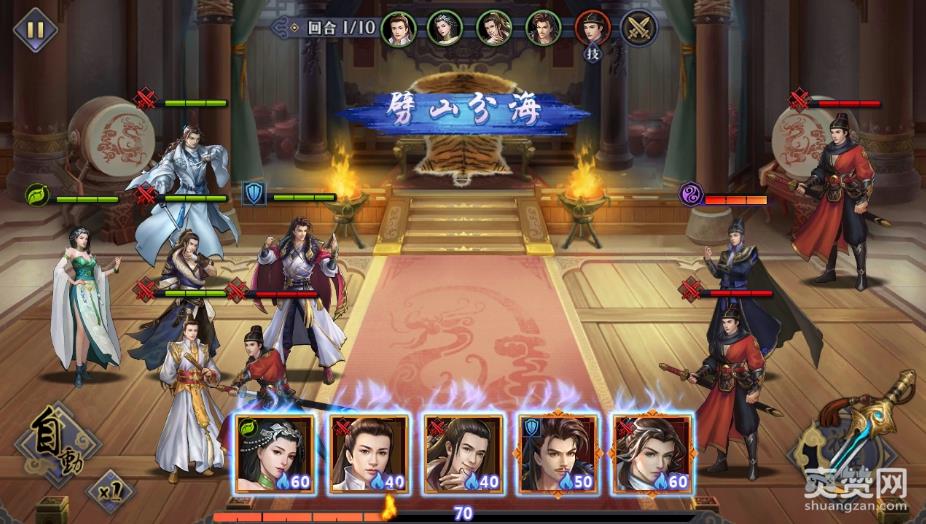Click the crossed swords turn-order icon

pos(639,27)
